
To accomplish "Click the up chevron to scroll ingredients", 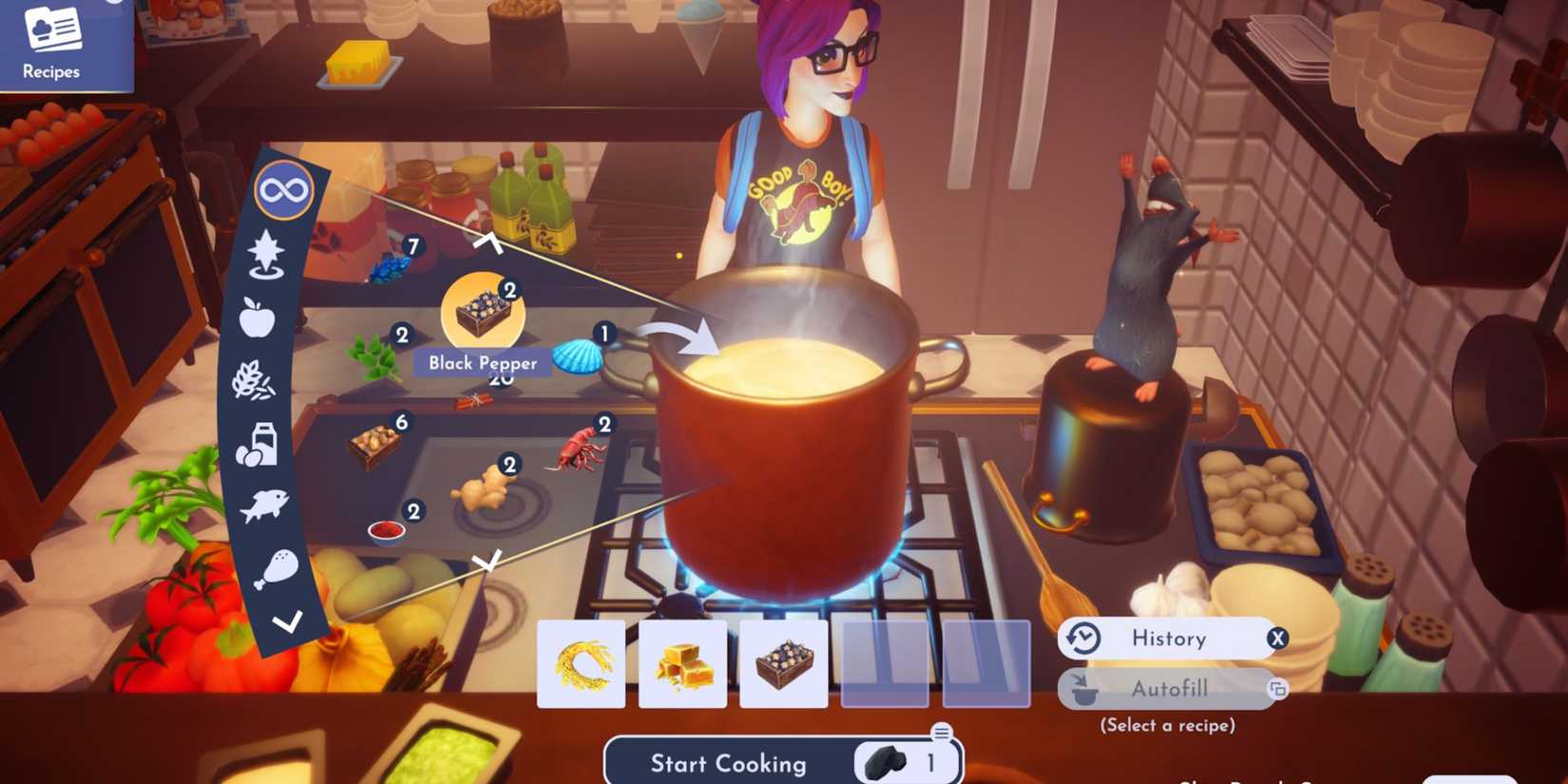I will pyautogui.click(x=490, y=242).
